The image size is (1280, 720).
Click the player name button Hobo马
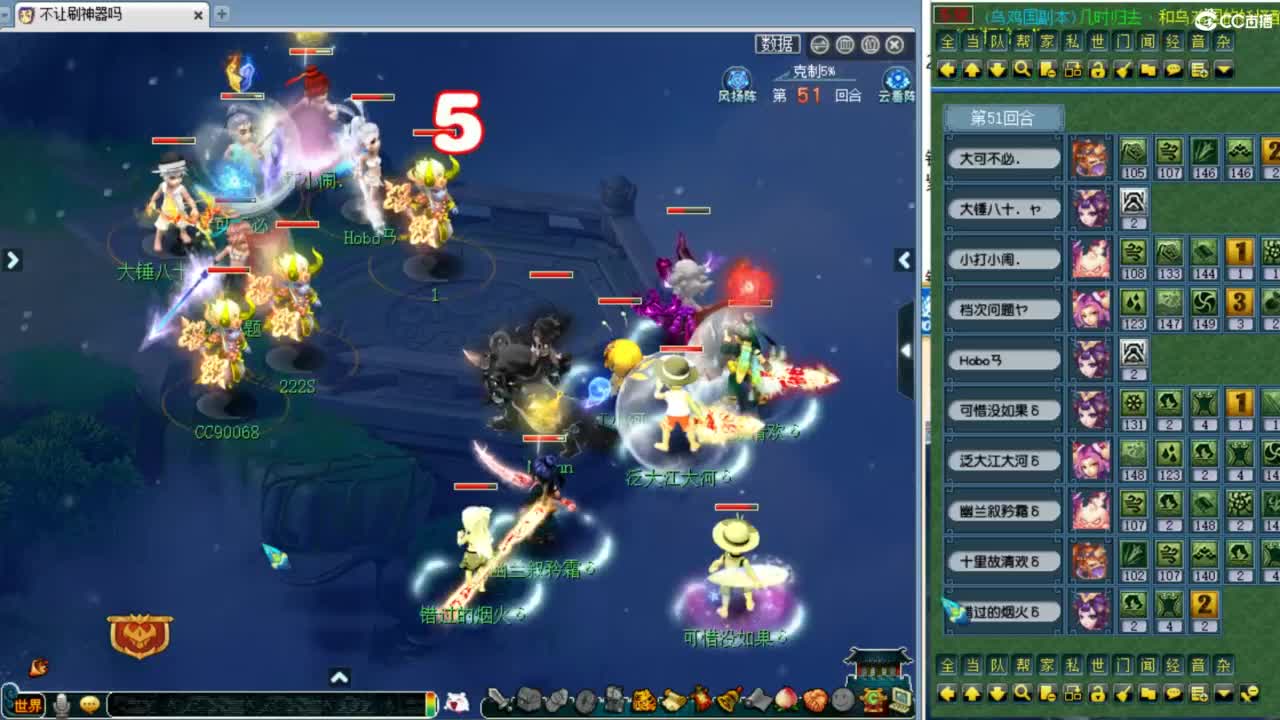tap(1001, 359)
